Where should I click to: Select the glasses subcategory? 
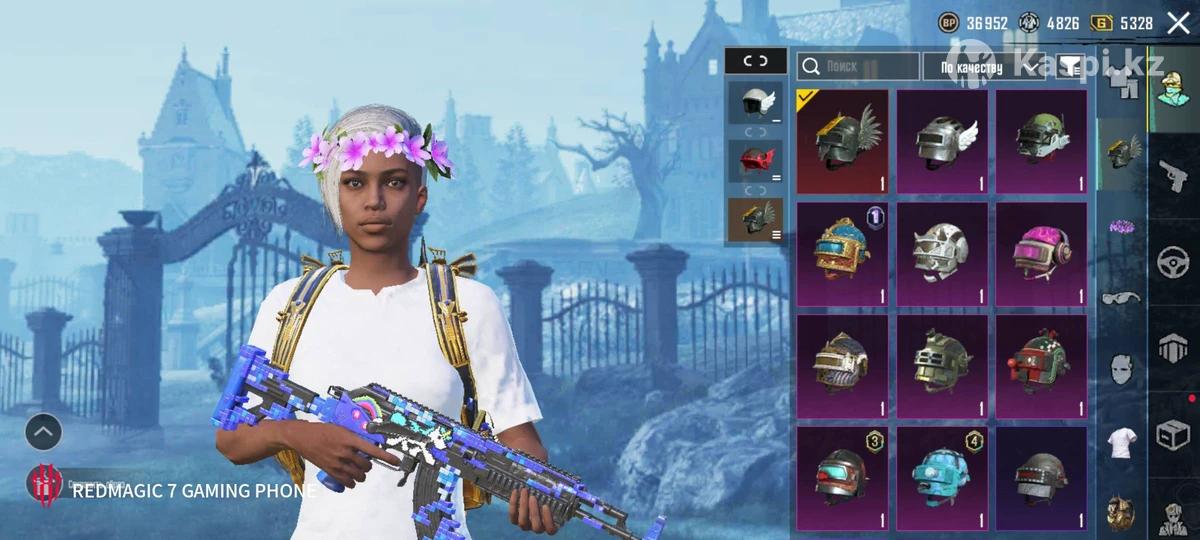pyautogui.click(x=1121, y=298)
